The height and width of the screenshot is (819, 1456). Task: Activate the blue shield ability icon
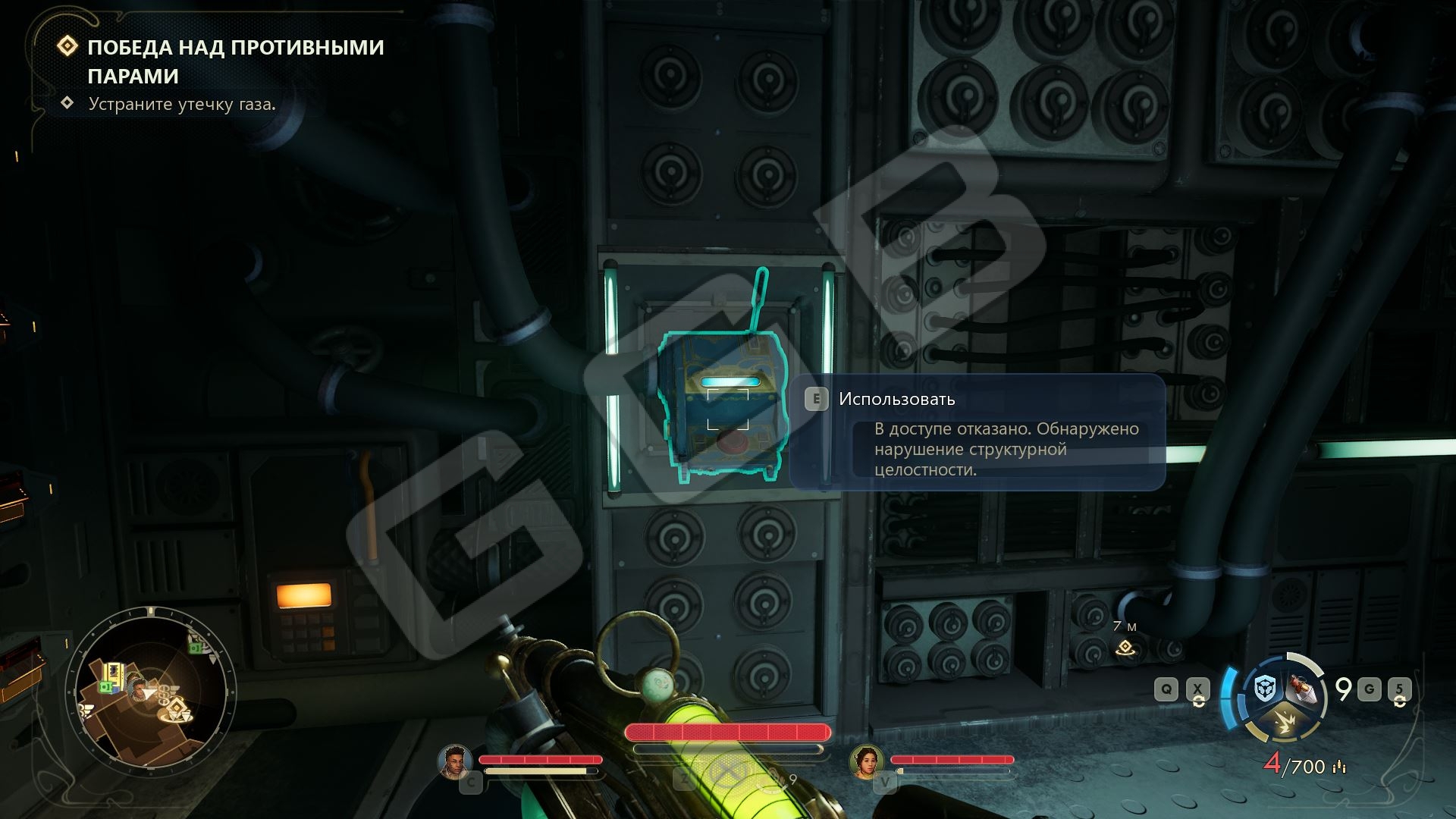[x=1264, y=689]
